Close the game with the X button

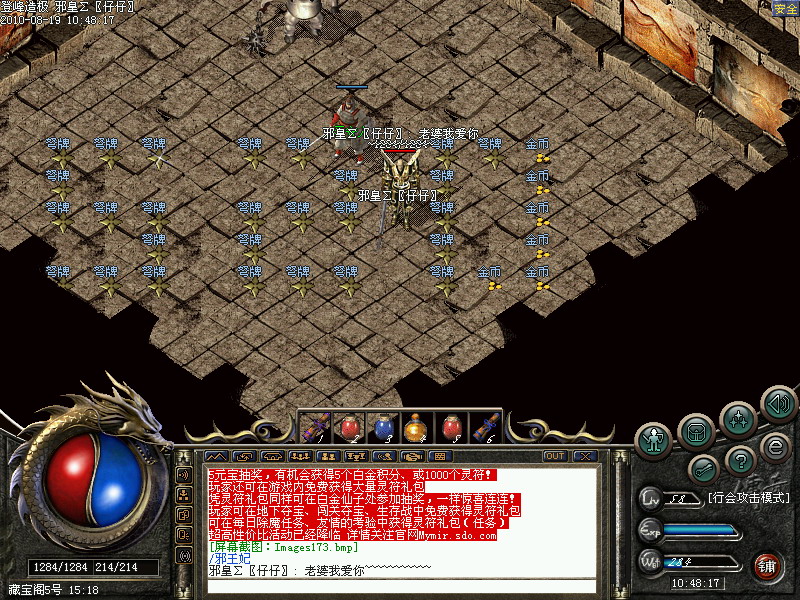coord(584,456)
